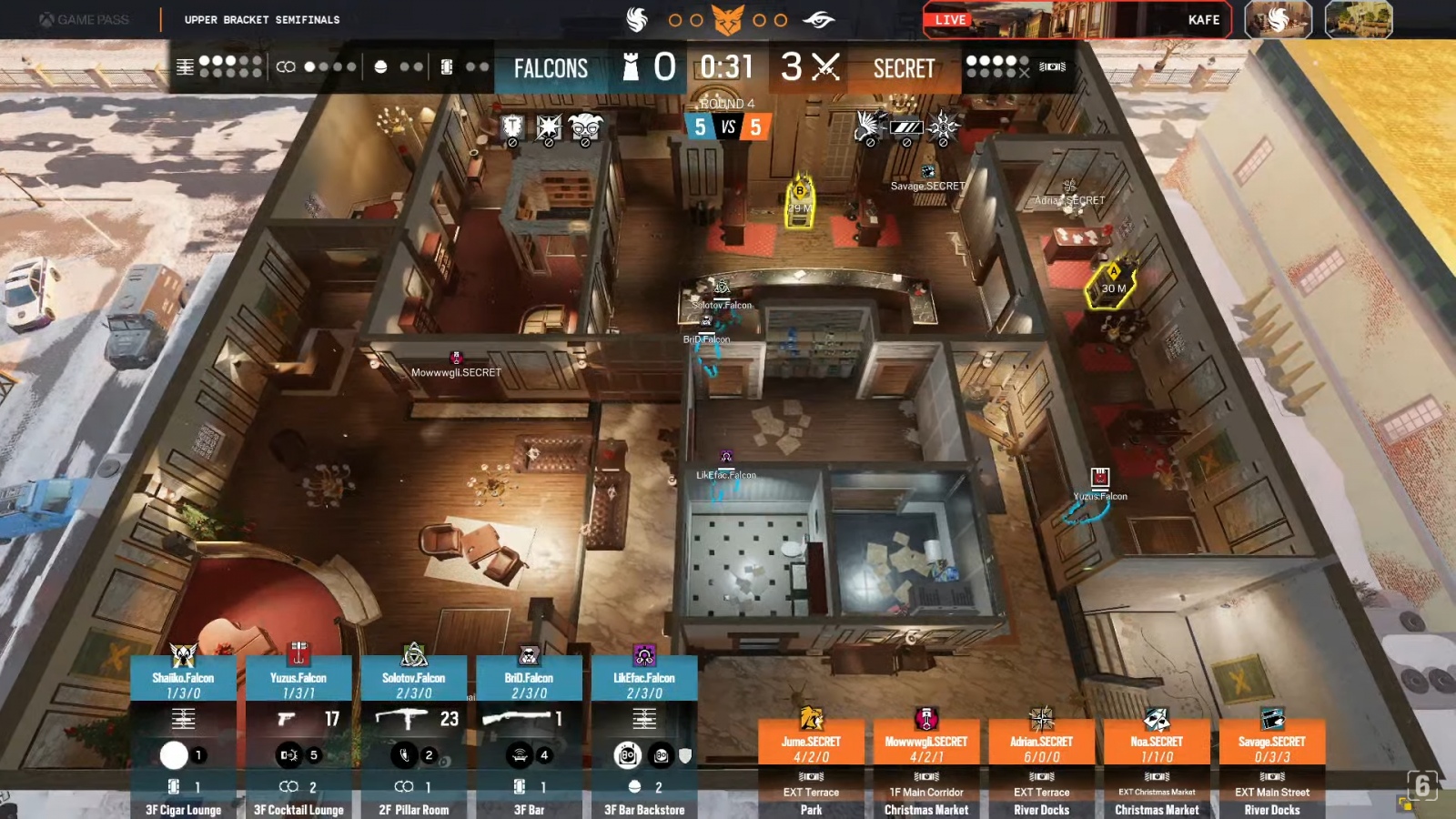Image resolution: width=1456 pixels, height=819 pixels.
Task: Choose the Mowwwgli.SECRET player card
Action: tap(926, 748)
